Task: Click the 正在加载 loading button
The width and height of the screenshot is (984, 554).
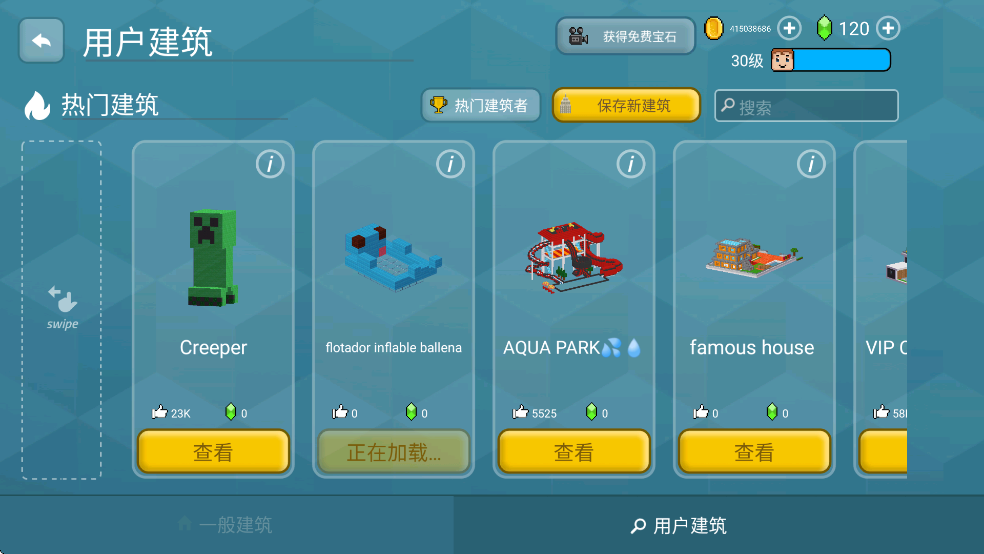Action: (393, 452)
